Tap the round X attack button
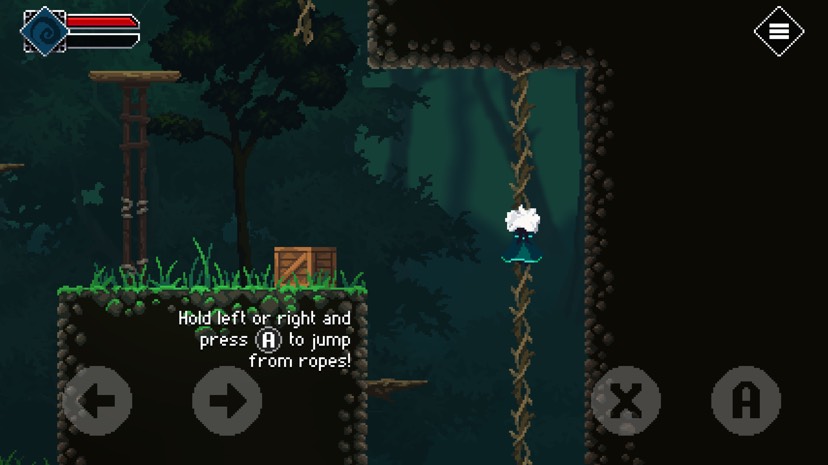 pos(626,401)
